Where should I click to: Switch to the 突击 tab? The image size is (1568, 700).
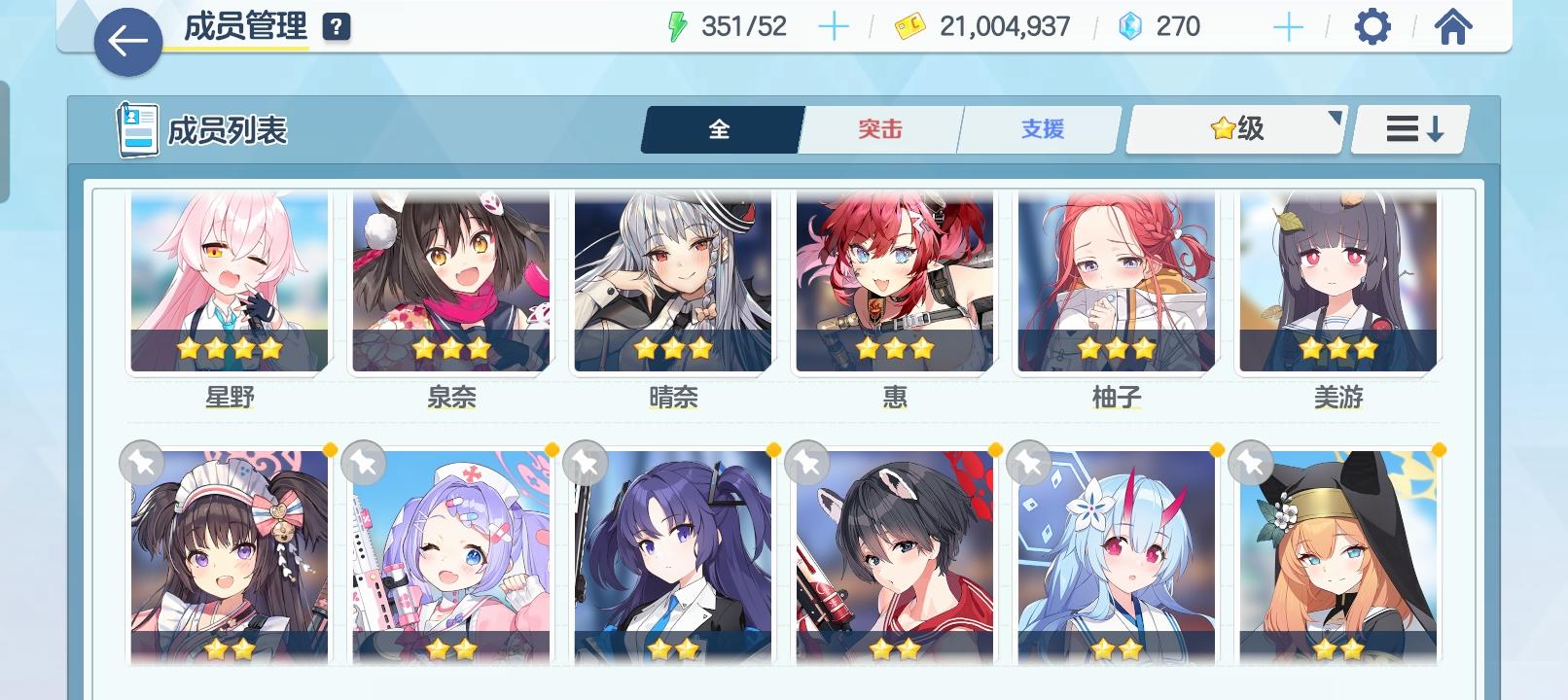878,128
